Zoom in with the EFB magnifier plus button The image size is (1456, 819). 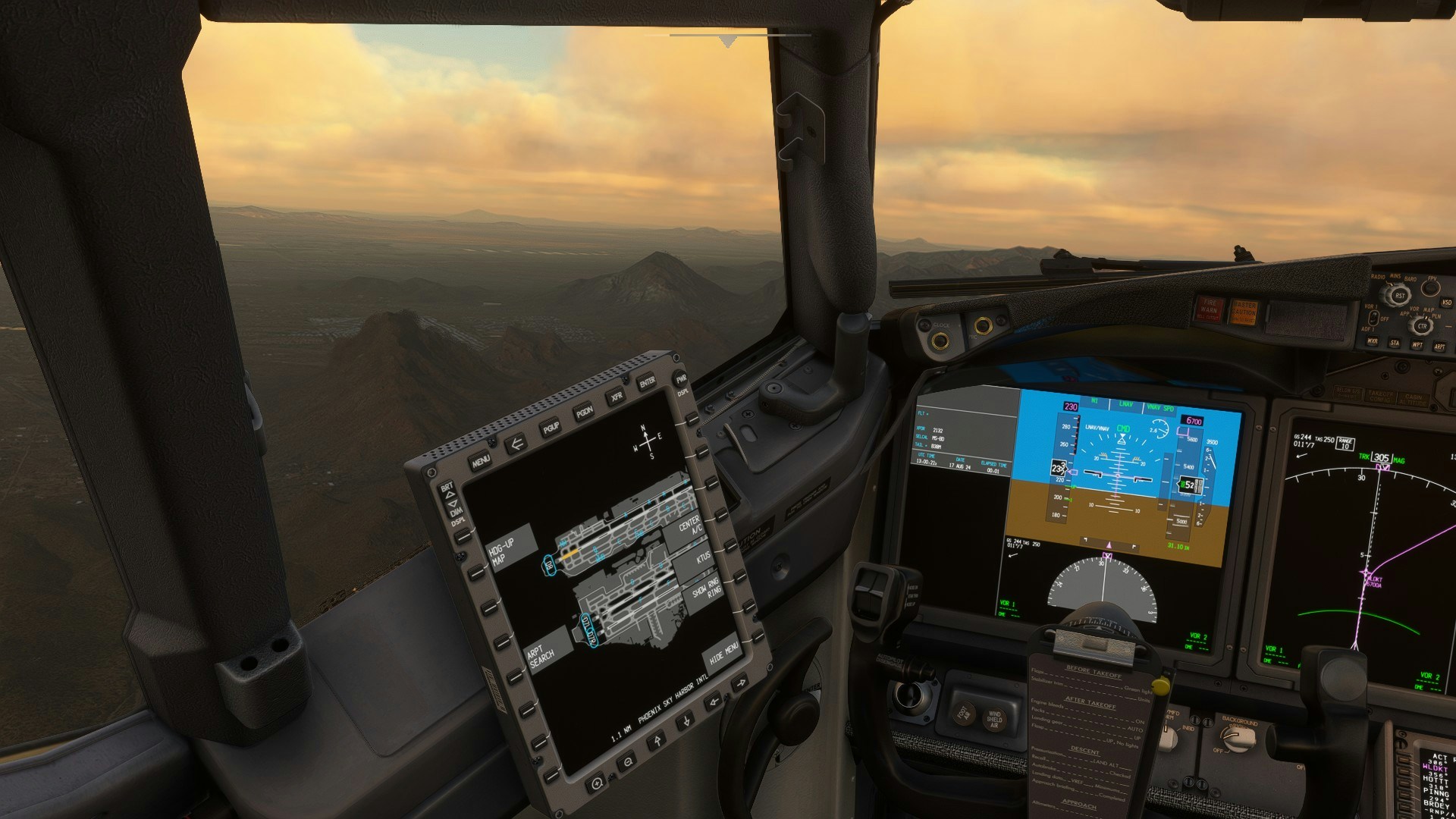tap(597, 781)
